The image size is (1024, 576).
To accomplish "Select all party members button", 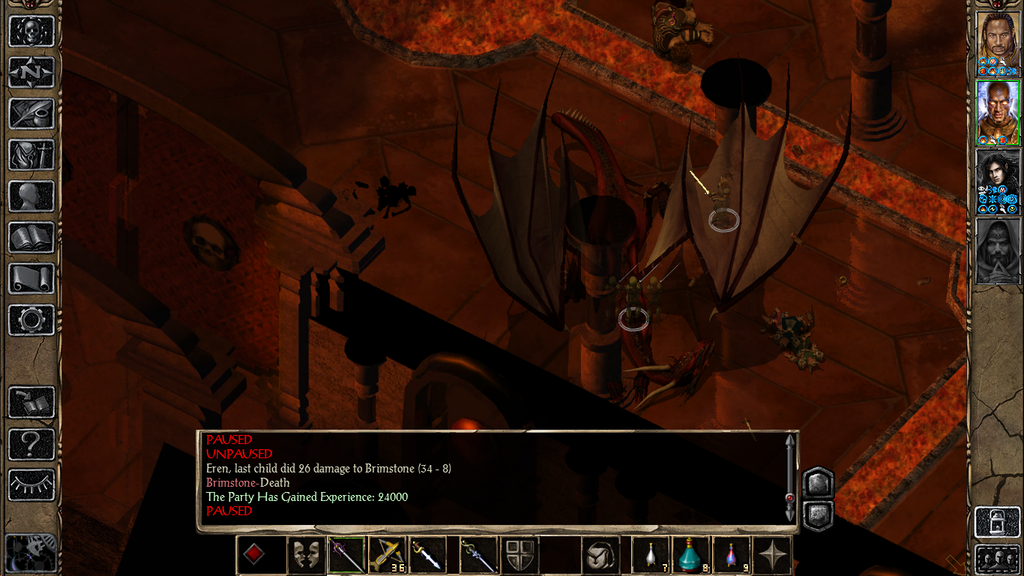I will [997, 556].
